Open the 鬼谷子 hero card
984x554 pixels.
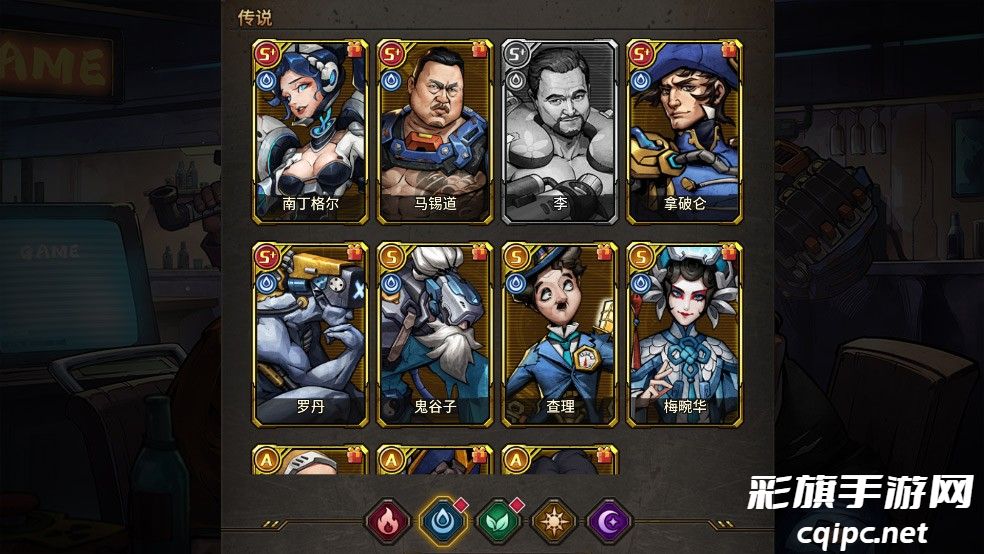coord(435,334)
